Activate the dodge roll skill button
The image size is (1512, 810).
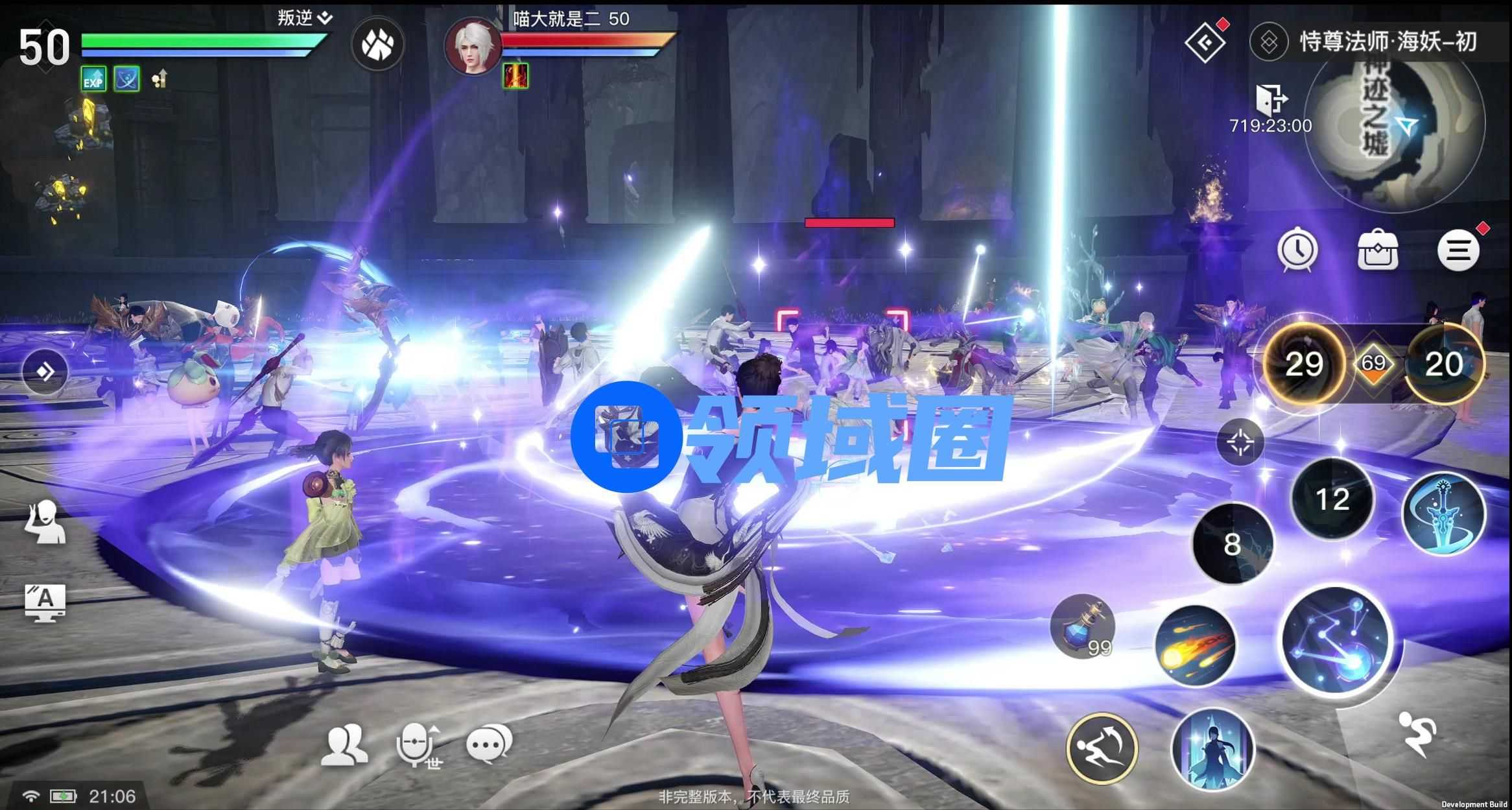click(x=1101, y=748)
